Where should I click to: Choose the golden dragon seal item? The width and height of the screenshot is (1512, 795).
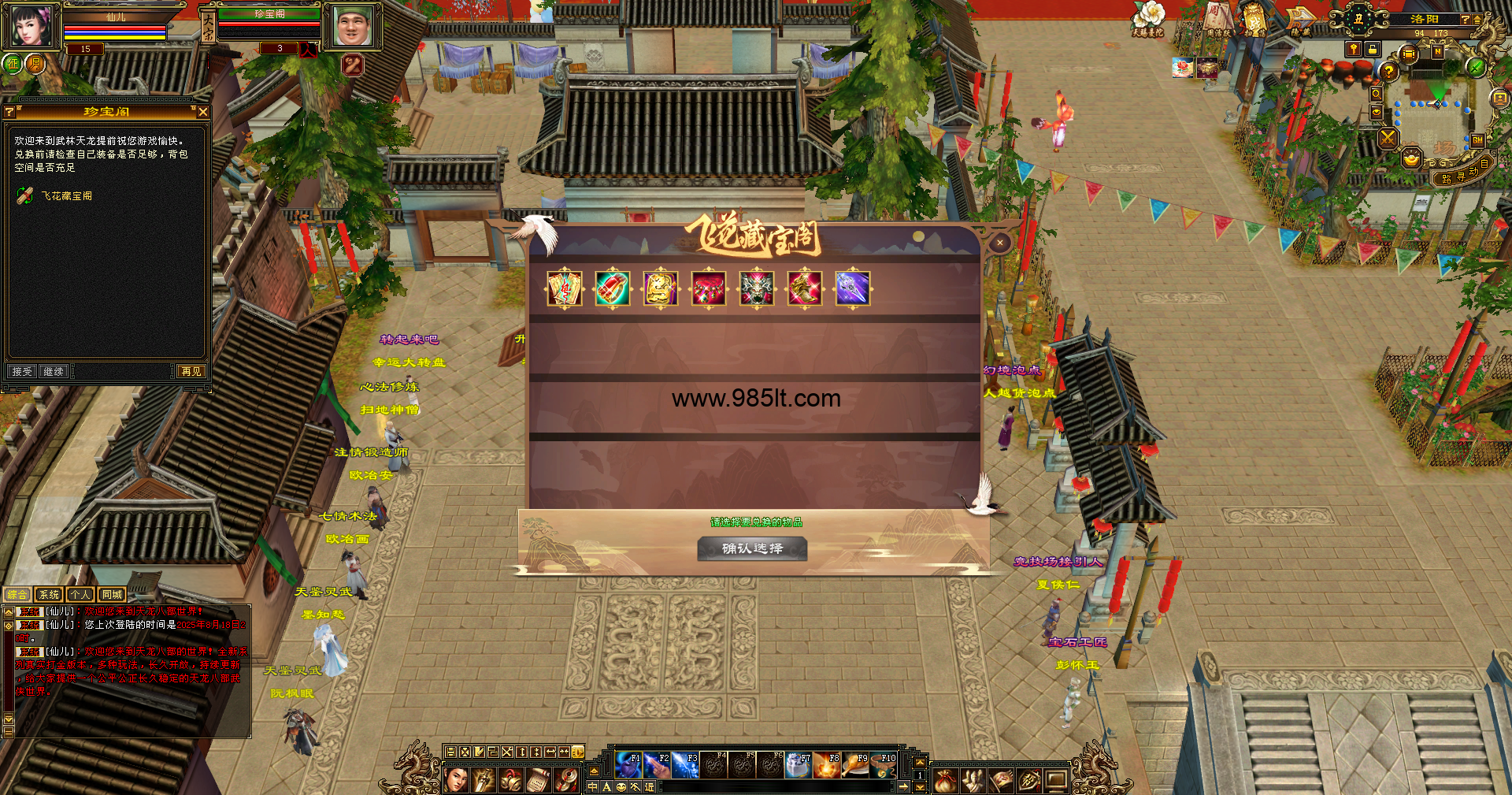(x=661, y=288)
